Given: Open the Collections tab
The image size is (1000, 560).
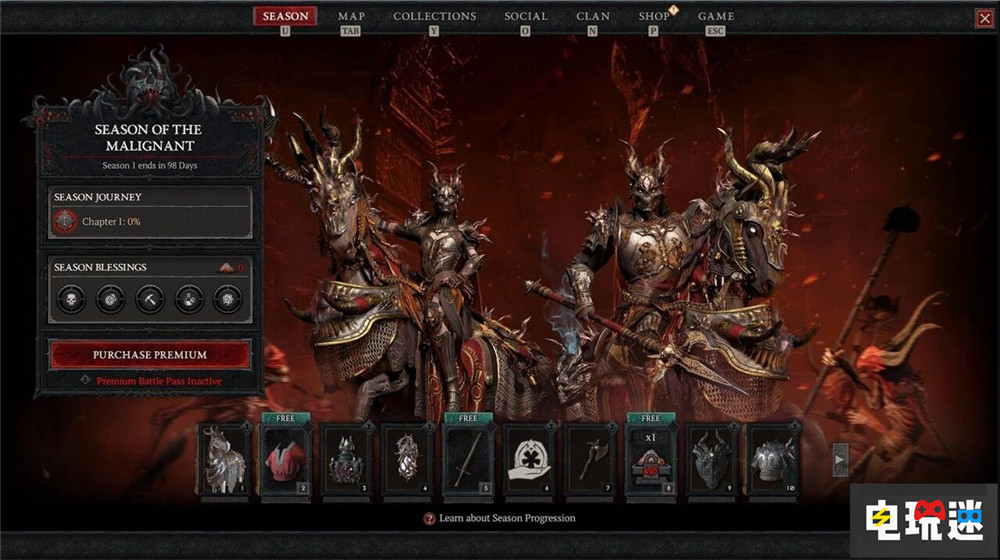Looking at the screenshot, I should tap(434, 16).
